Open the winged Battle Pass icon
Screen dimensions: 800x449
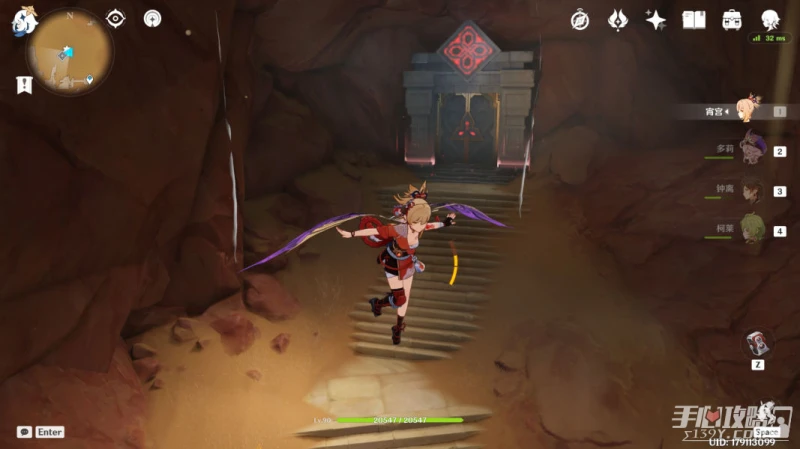[x=618, y=20]
